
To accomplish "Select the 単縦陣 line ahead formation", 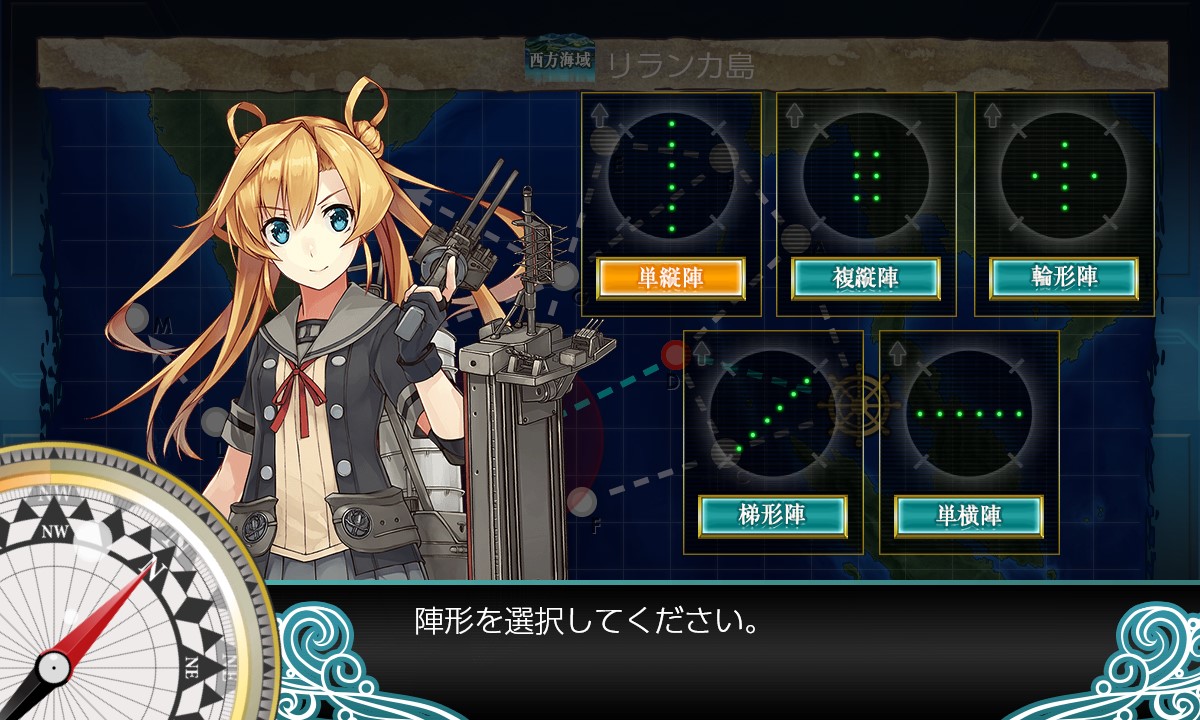I will pyautogui.click(x=670, y=279).
